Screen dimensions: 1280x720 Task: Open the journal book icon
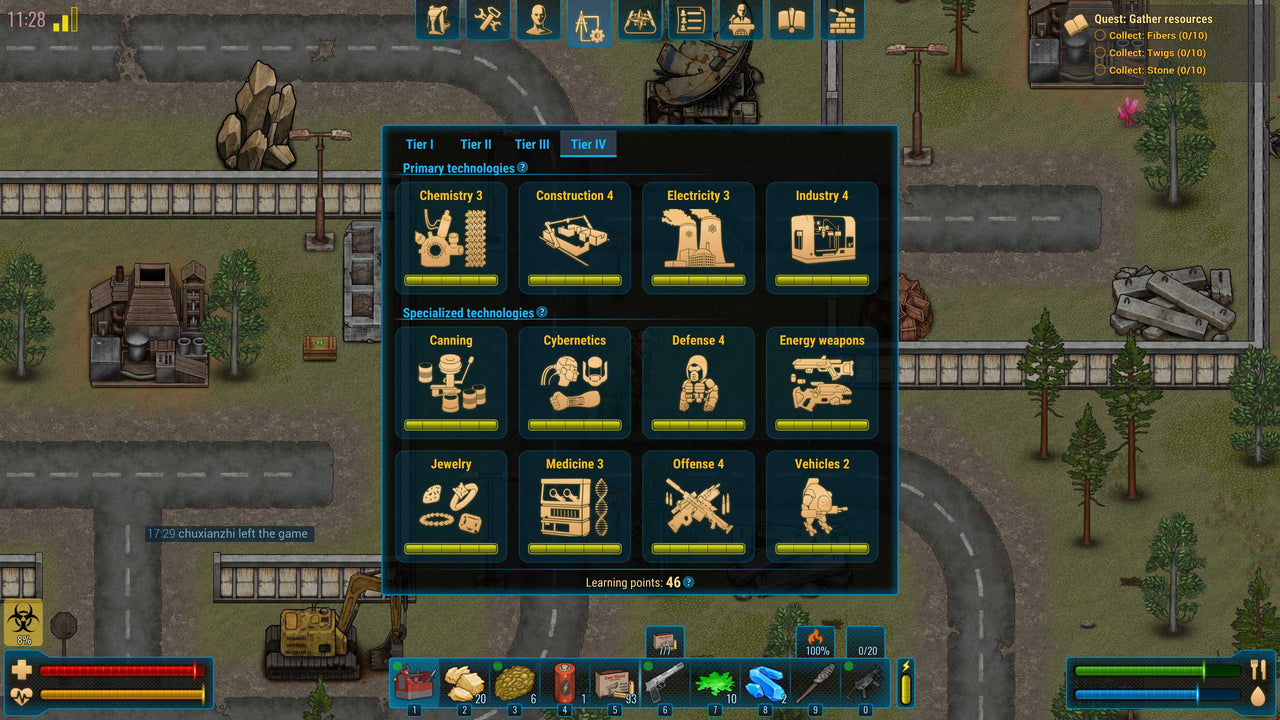(792, 19)
